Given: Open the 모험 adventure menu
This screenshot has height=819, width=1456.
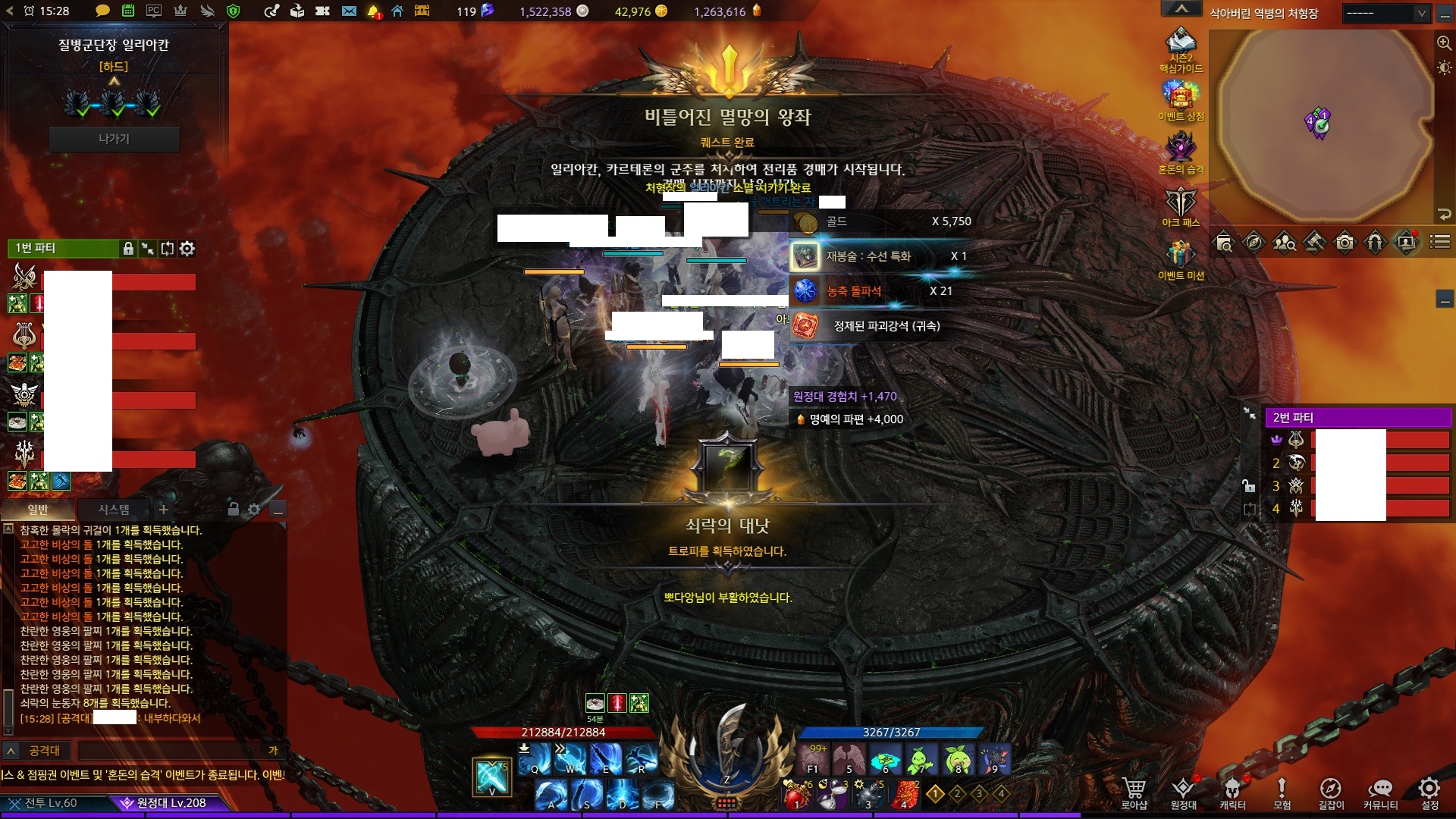Looking at the screenshot, I should (x=1282, y=792).
